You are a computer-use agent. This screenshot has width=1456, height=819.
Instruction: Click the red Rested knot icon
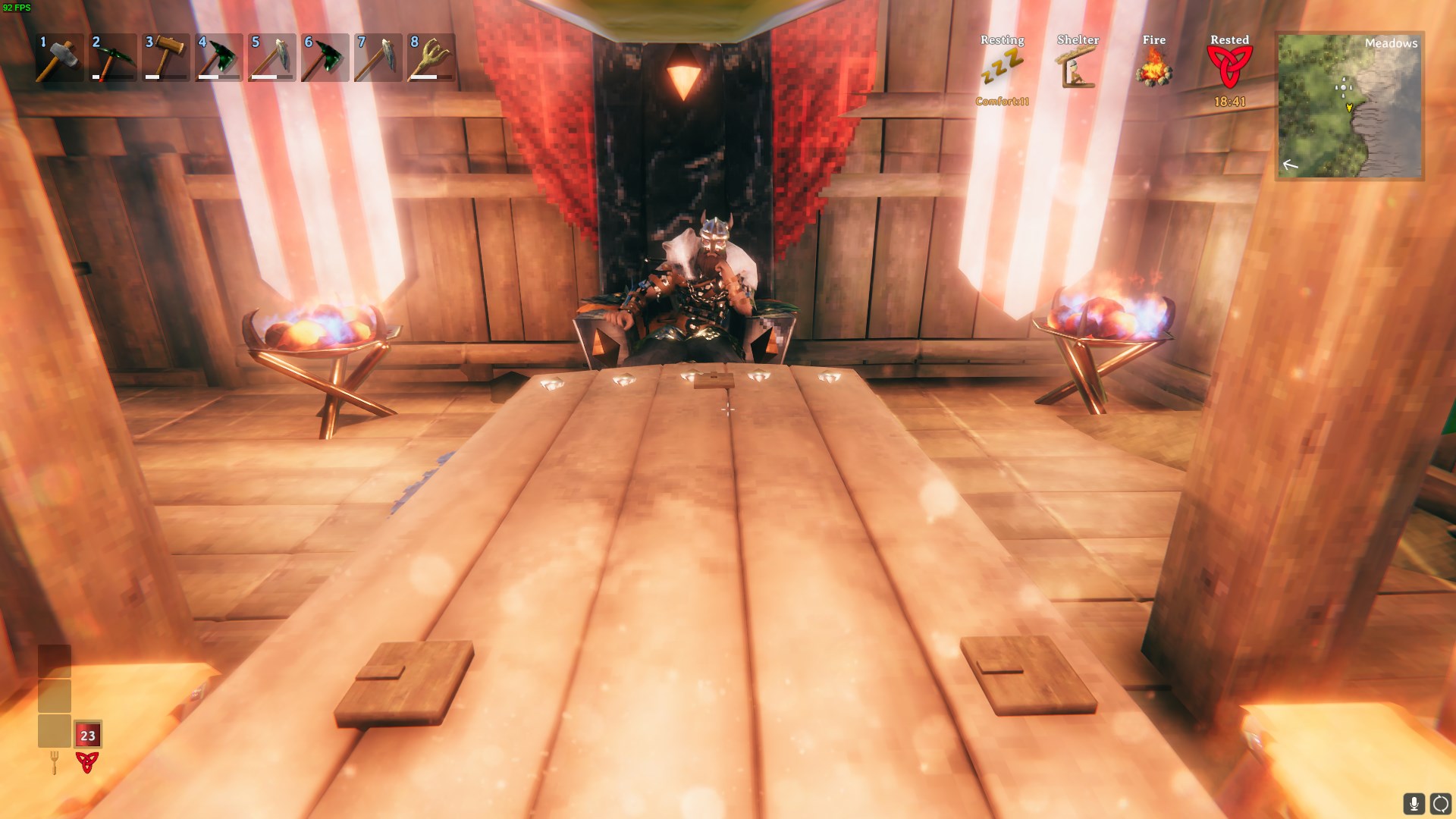click(x=1229, y=67)
